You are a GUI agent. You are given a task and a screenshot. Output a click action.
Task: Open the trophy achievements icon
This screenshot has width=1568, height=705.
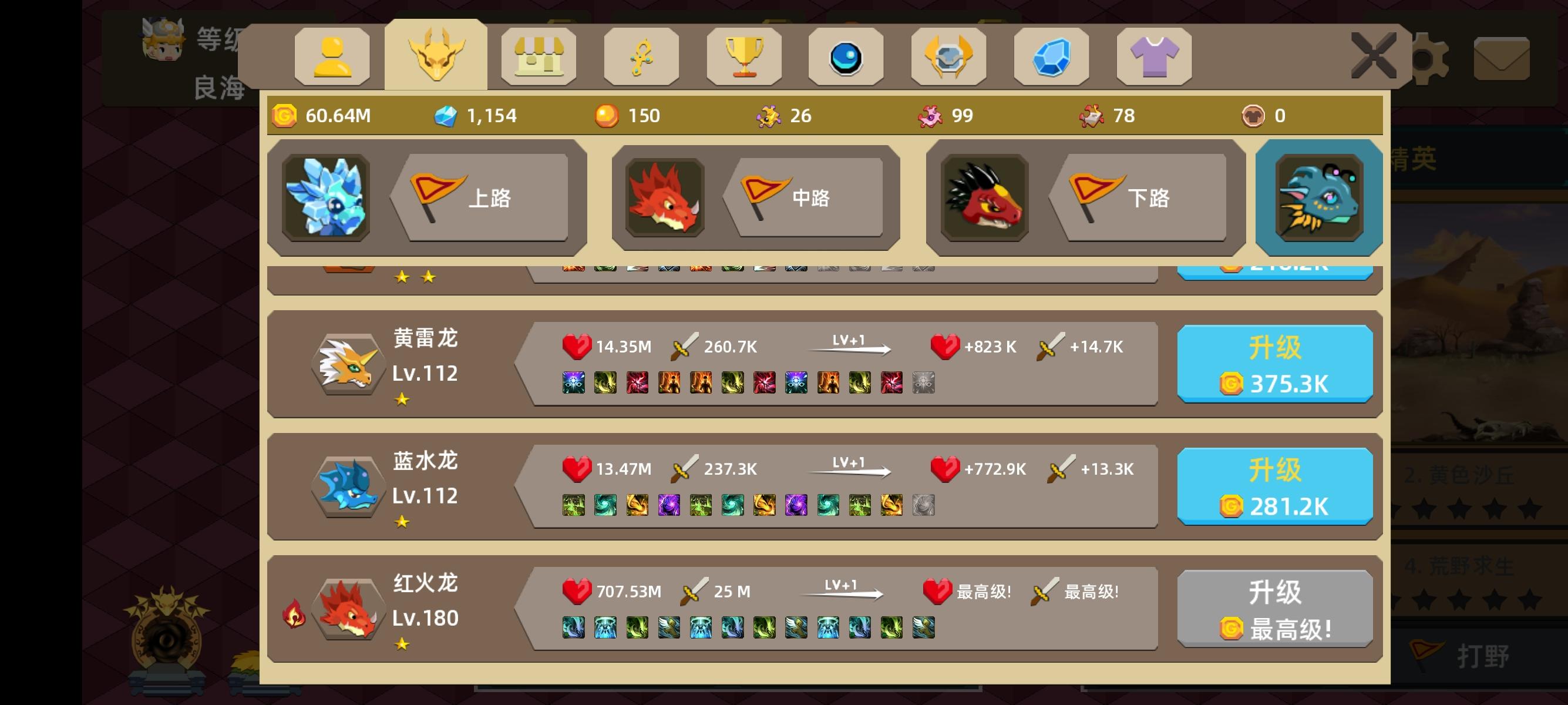click(744, 56)
